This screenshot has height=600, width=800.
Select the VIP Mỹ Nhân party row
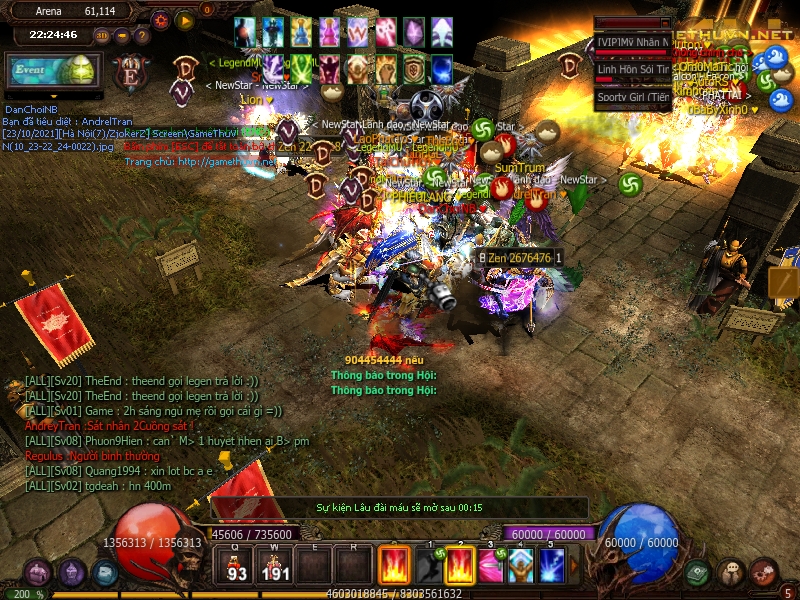pos(633,42)
